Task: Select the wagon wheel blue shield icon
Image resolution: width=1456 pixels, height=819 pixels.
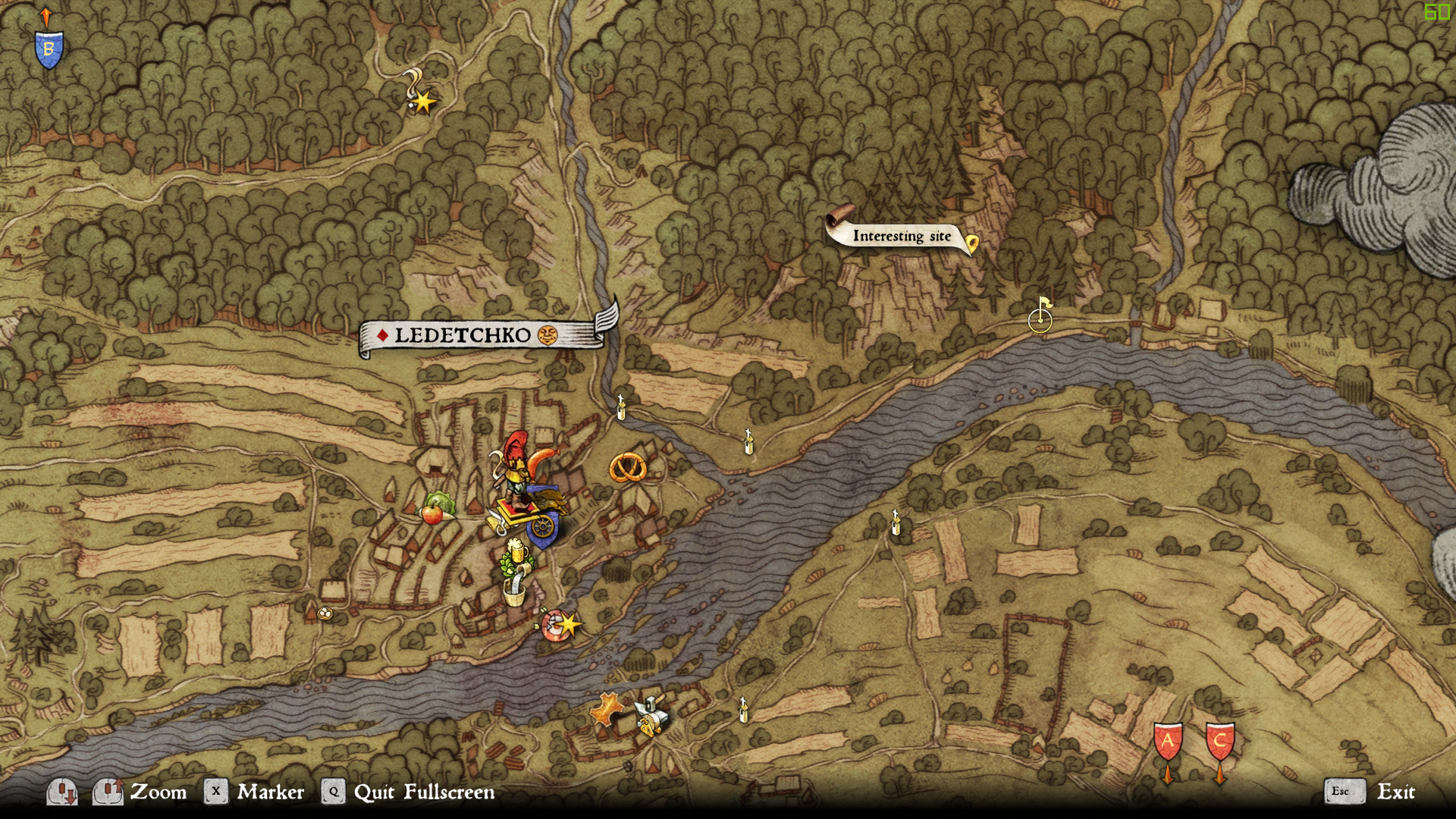Action: coord(543,526)
